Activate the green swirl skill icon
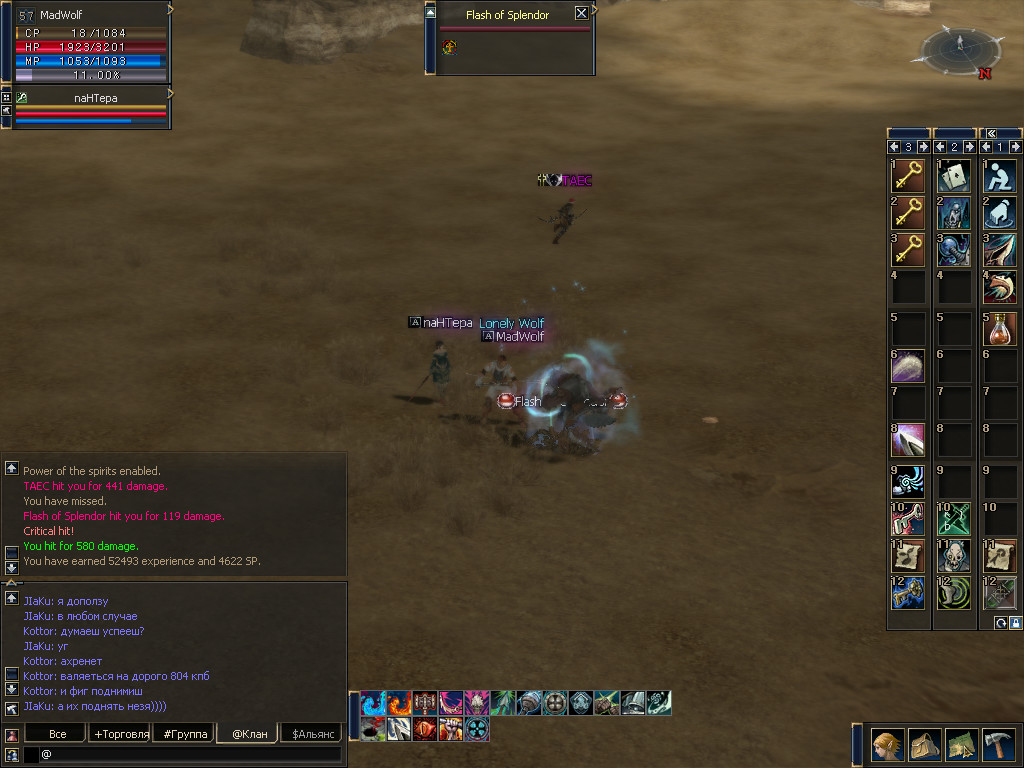 953,594
